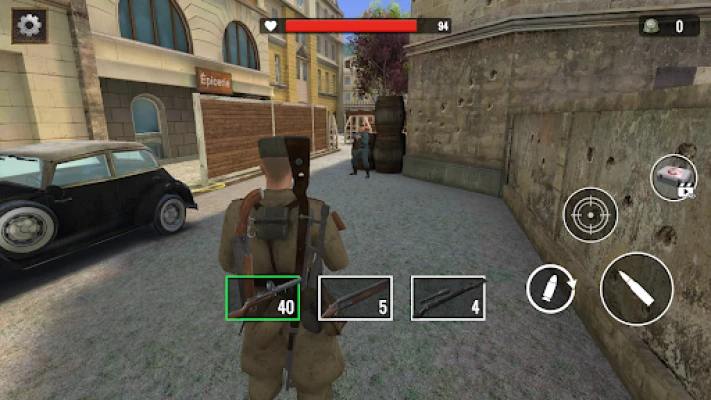
Task: Equip the sniper rifle with 4 rounds
Action: (448, 298)
